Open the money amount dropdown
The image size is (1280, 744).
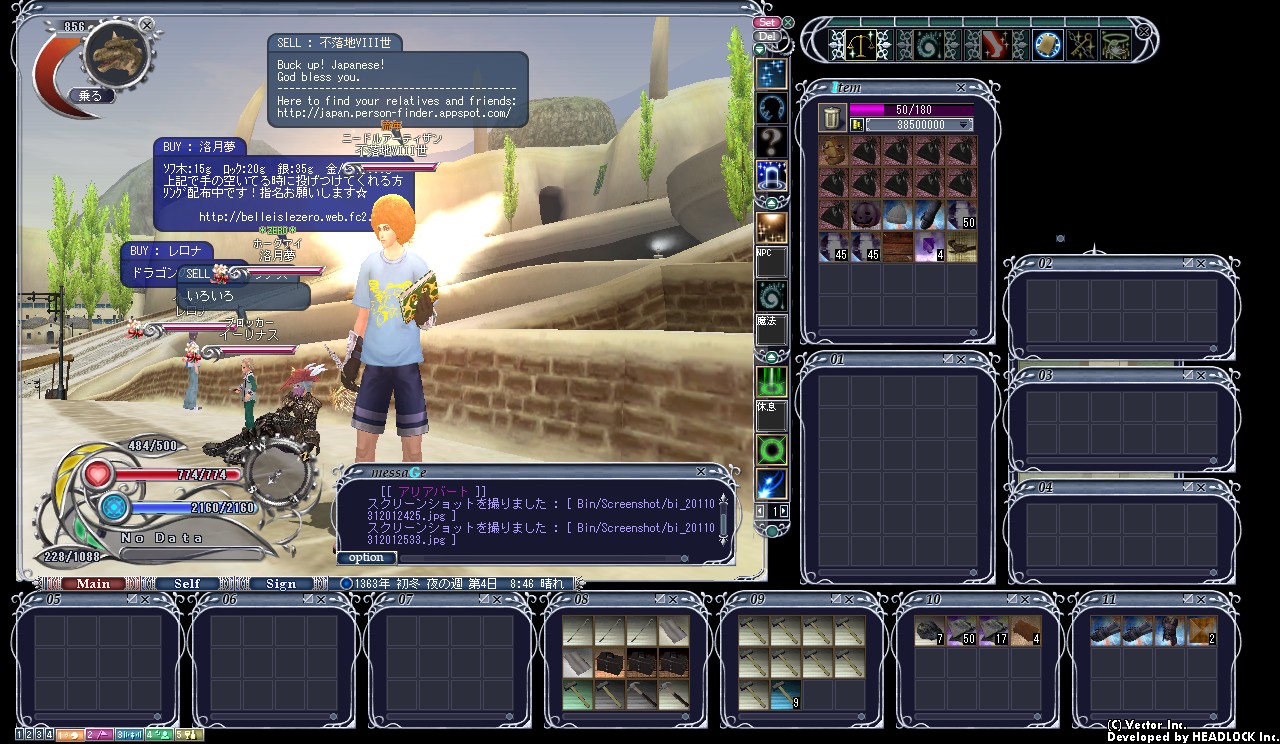[964, 125]
